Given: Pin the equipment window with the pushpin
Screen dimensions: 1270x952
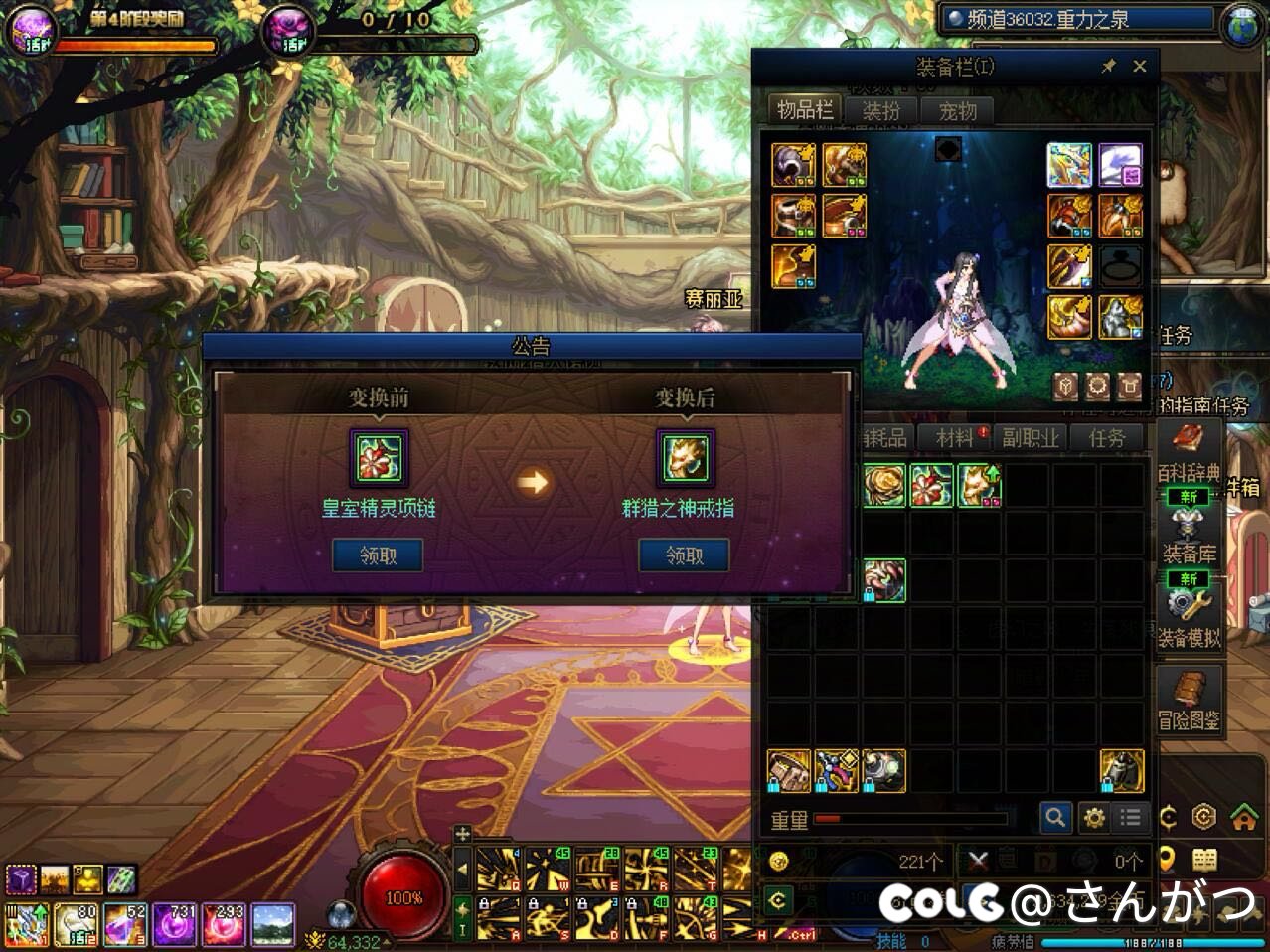Looking at the screenshot, I should (1109, 67).
